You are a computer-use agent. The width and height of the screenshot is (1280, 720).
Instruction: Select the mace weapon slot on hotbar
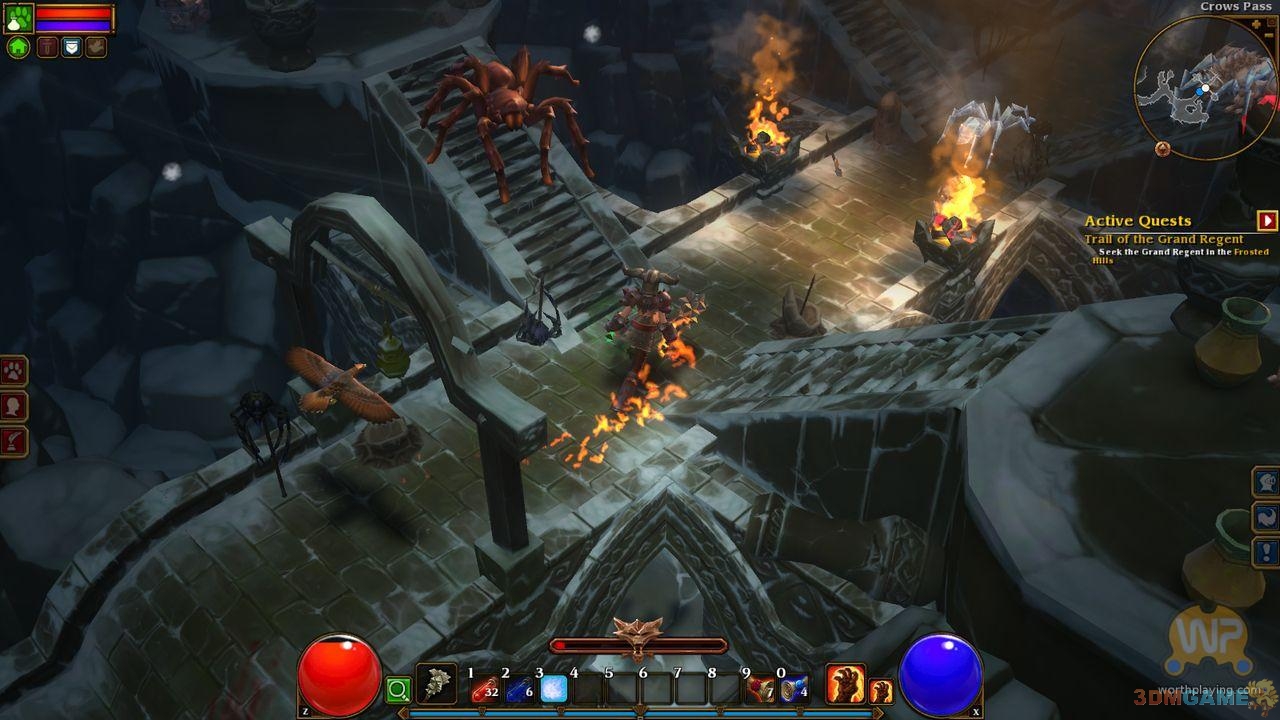(x=436, y=684)
